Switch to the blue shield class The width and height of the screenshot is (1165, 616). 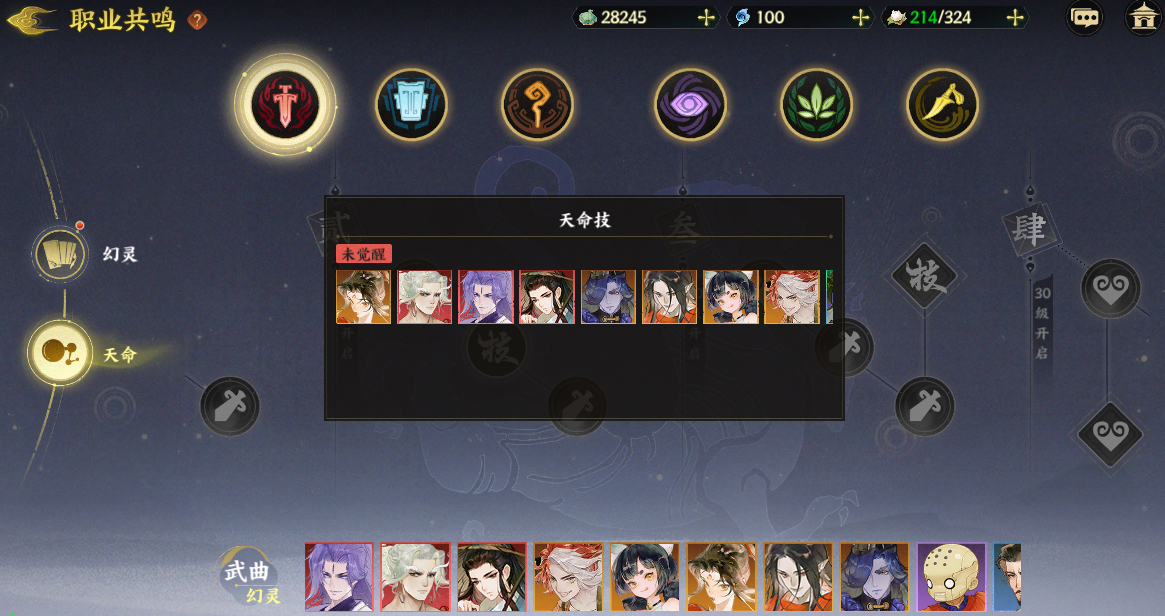click(411, 104)
